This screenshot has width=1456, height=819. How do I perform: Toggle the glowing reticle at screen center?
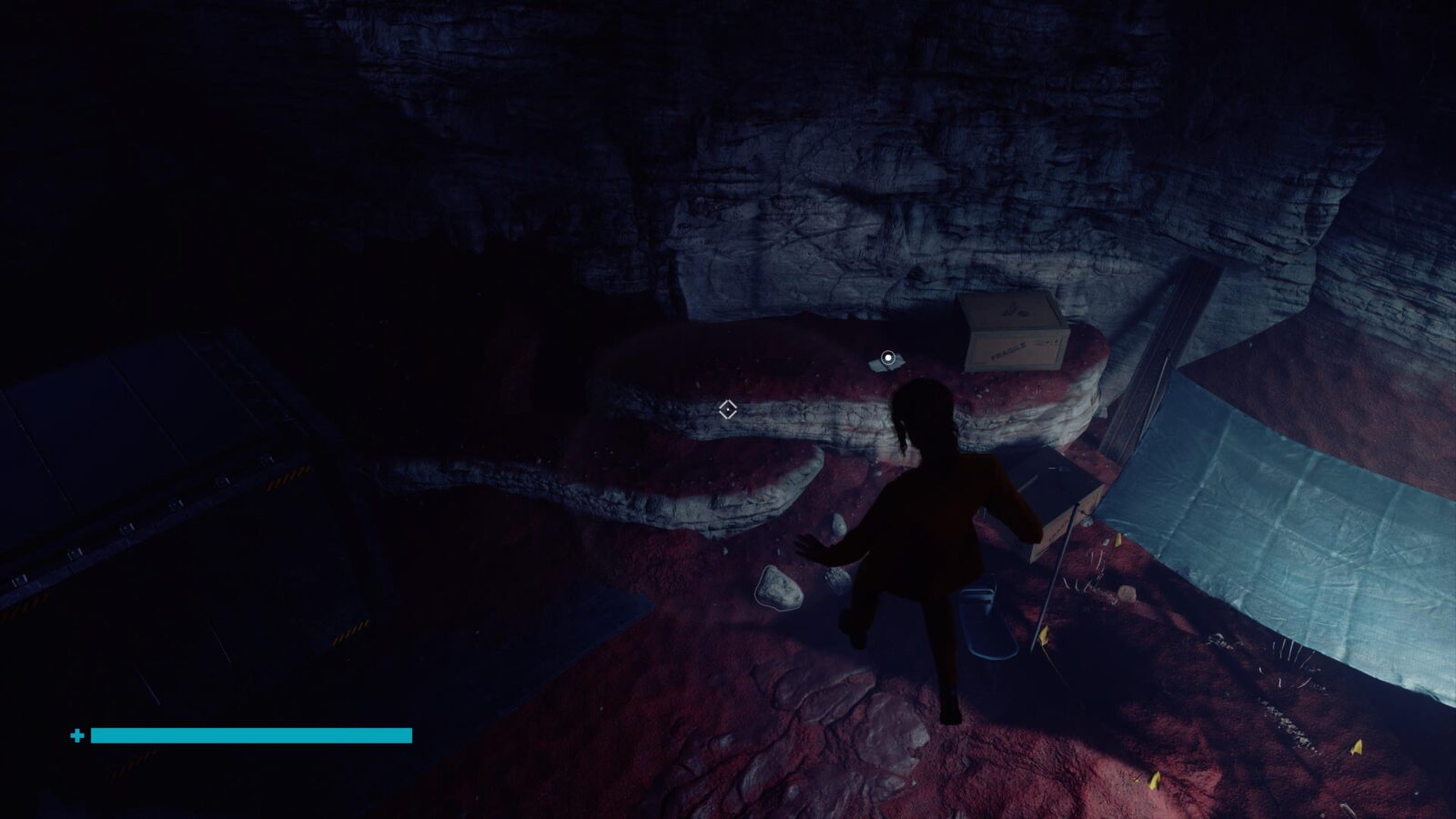pos(727,409)
